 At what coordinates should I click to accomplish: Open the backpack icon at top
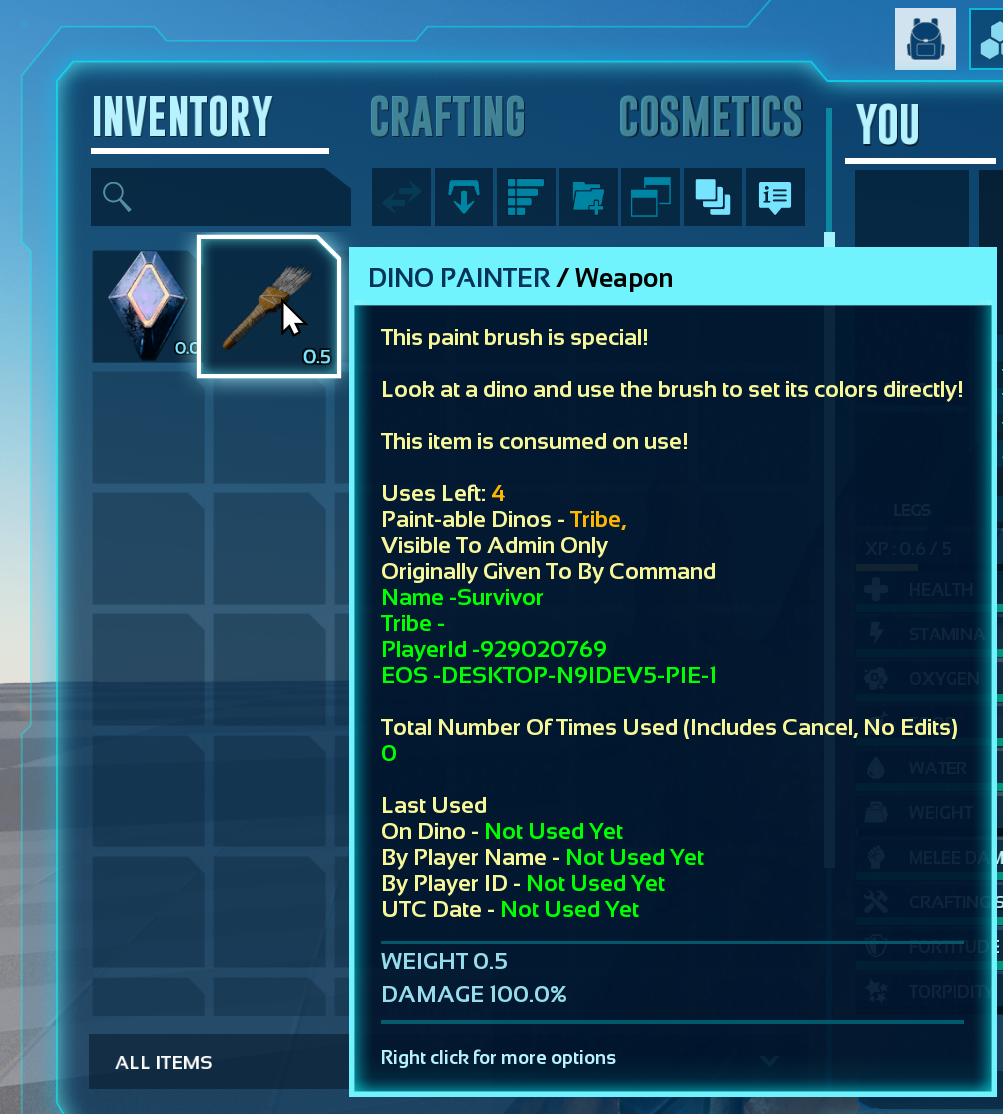(x=925, y=40)
